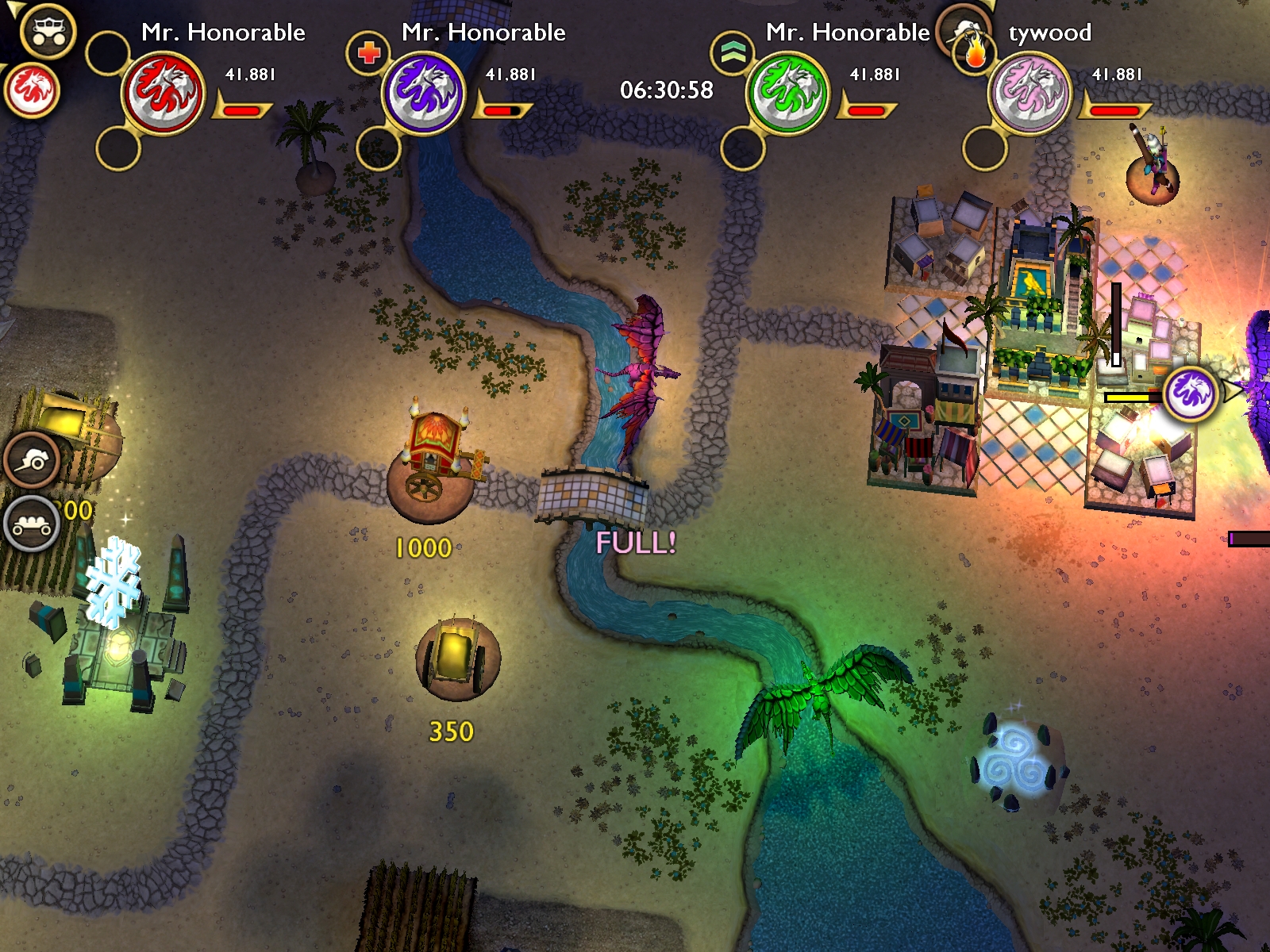
Task: Click the green double-chevron upgrade indicator
Action: [733, 52]
